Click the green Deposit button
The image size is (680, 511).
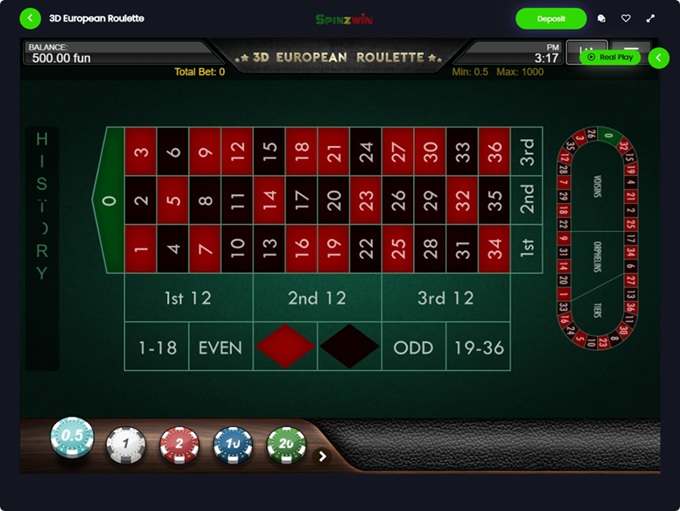551,18
